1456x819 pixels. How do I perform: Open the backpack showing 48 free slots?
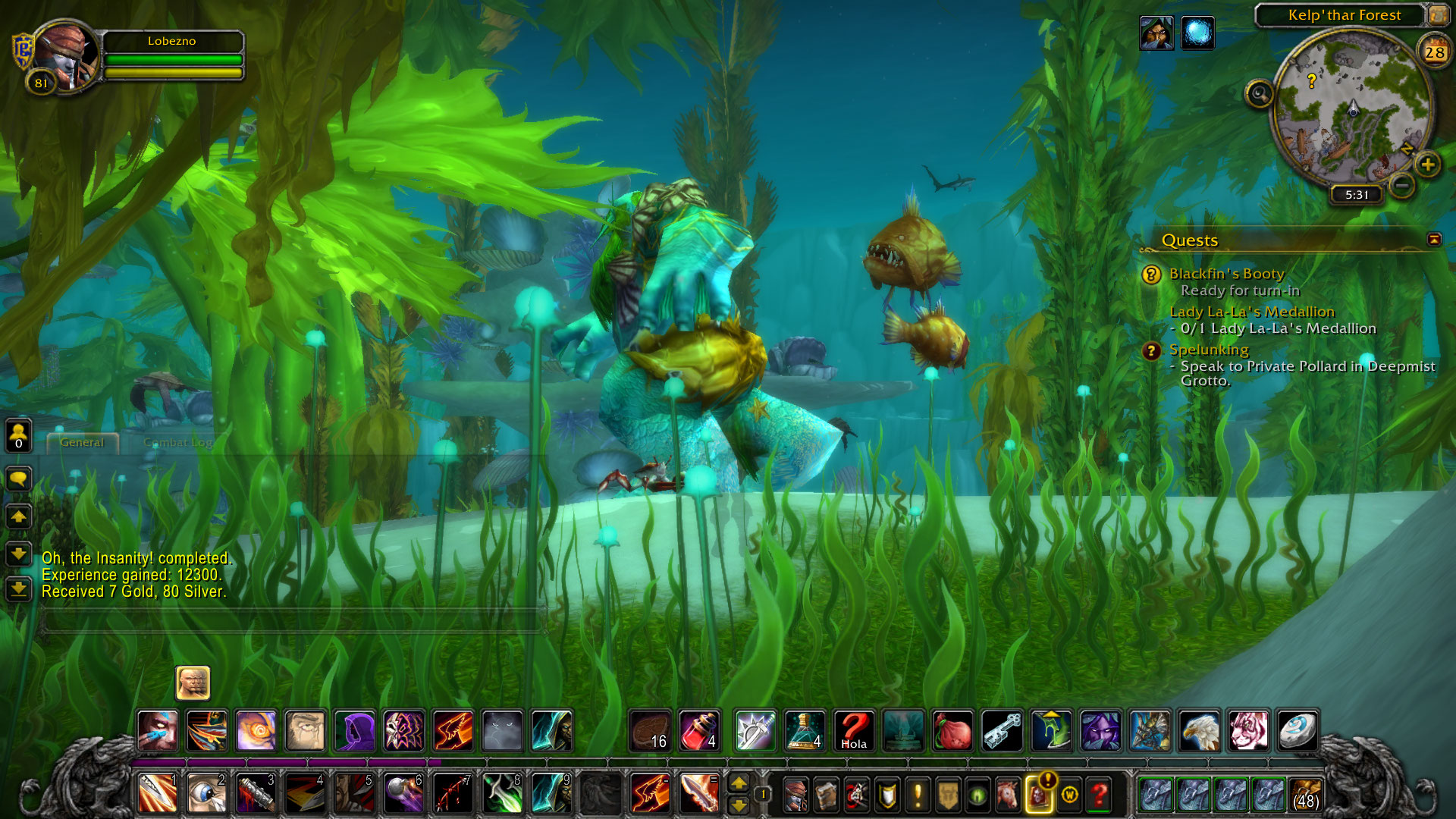1304,794
